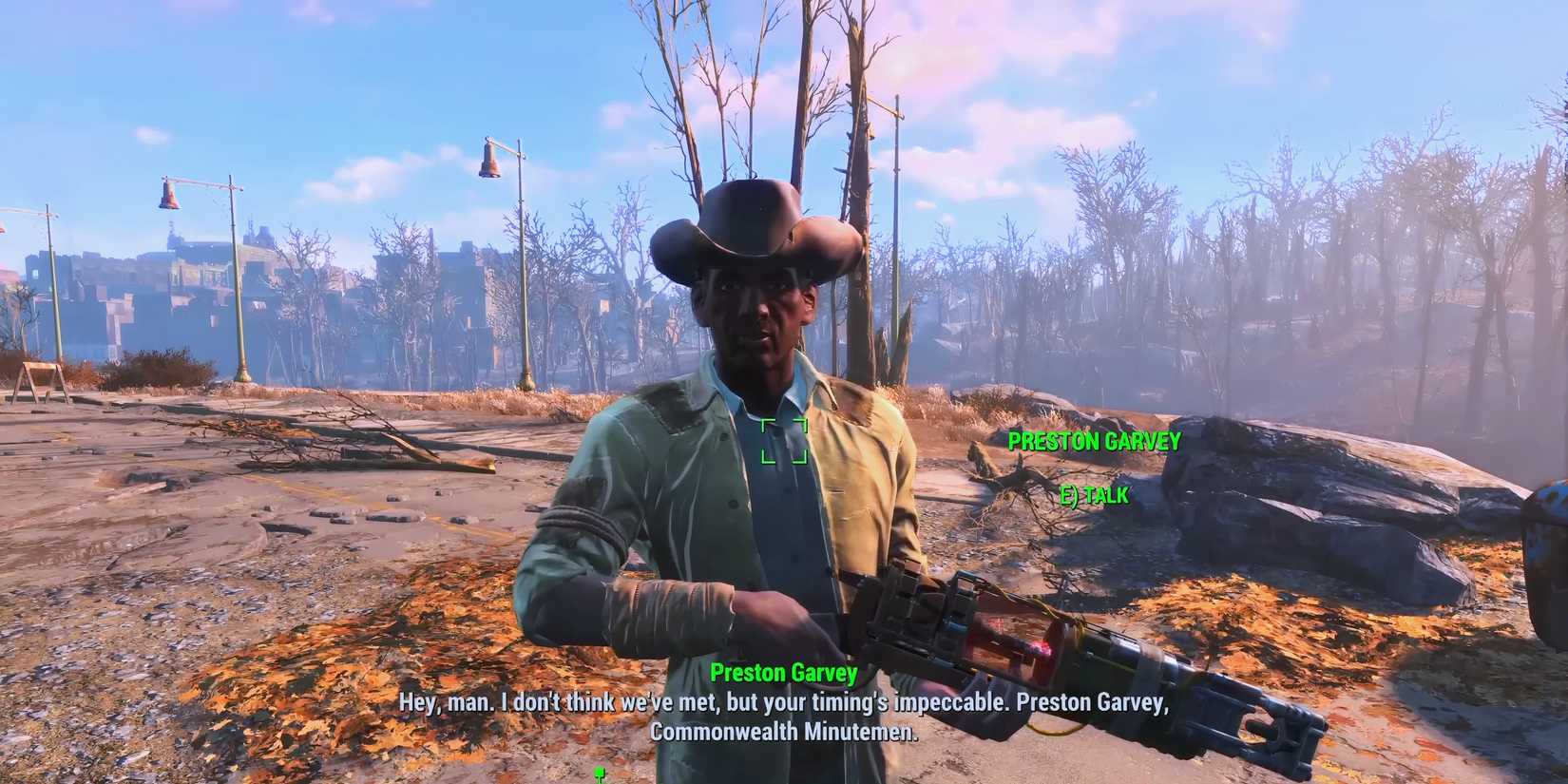Viewport: 1568px width, 784px height.
Task: Click the Commonwealth Minutemen subtitle text
Action: [785, 733]
